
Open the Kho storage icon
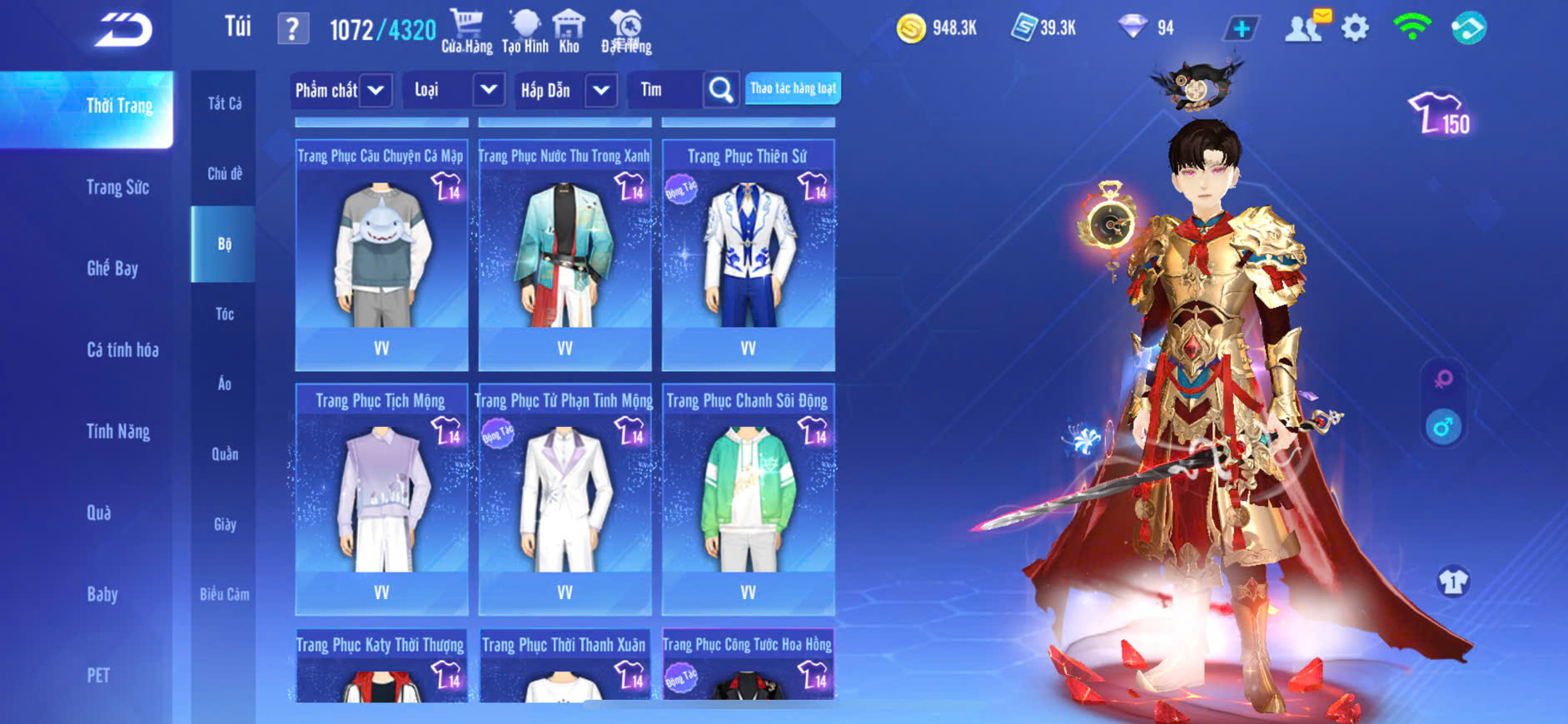[x=569, y=32]
